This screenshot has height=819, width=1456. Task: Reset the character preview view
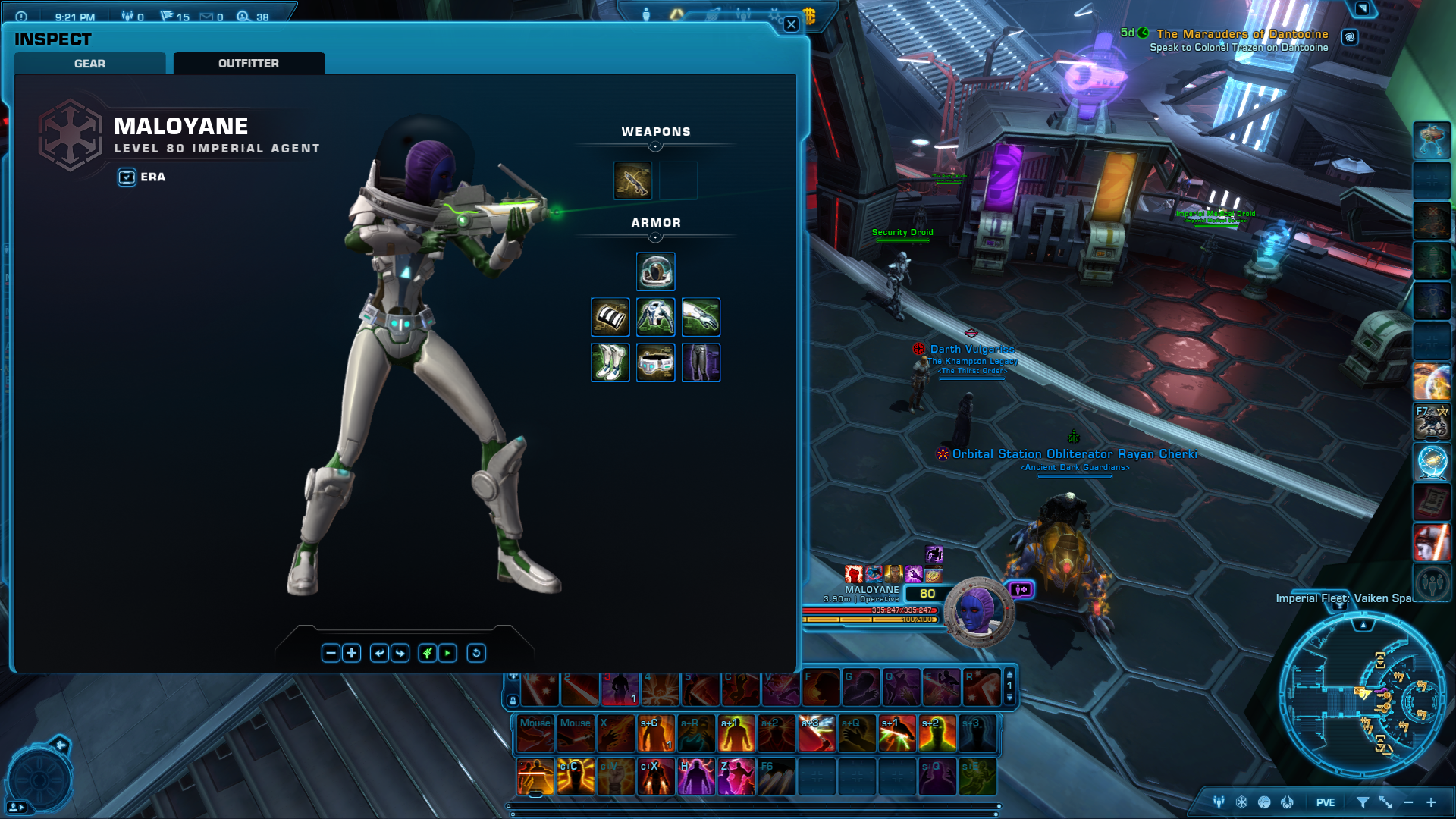tap(476, 653)
